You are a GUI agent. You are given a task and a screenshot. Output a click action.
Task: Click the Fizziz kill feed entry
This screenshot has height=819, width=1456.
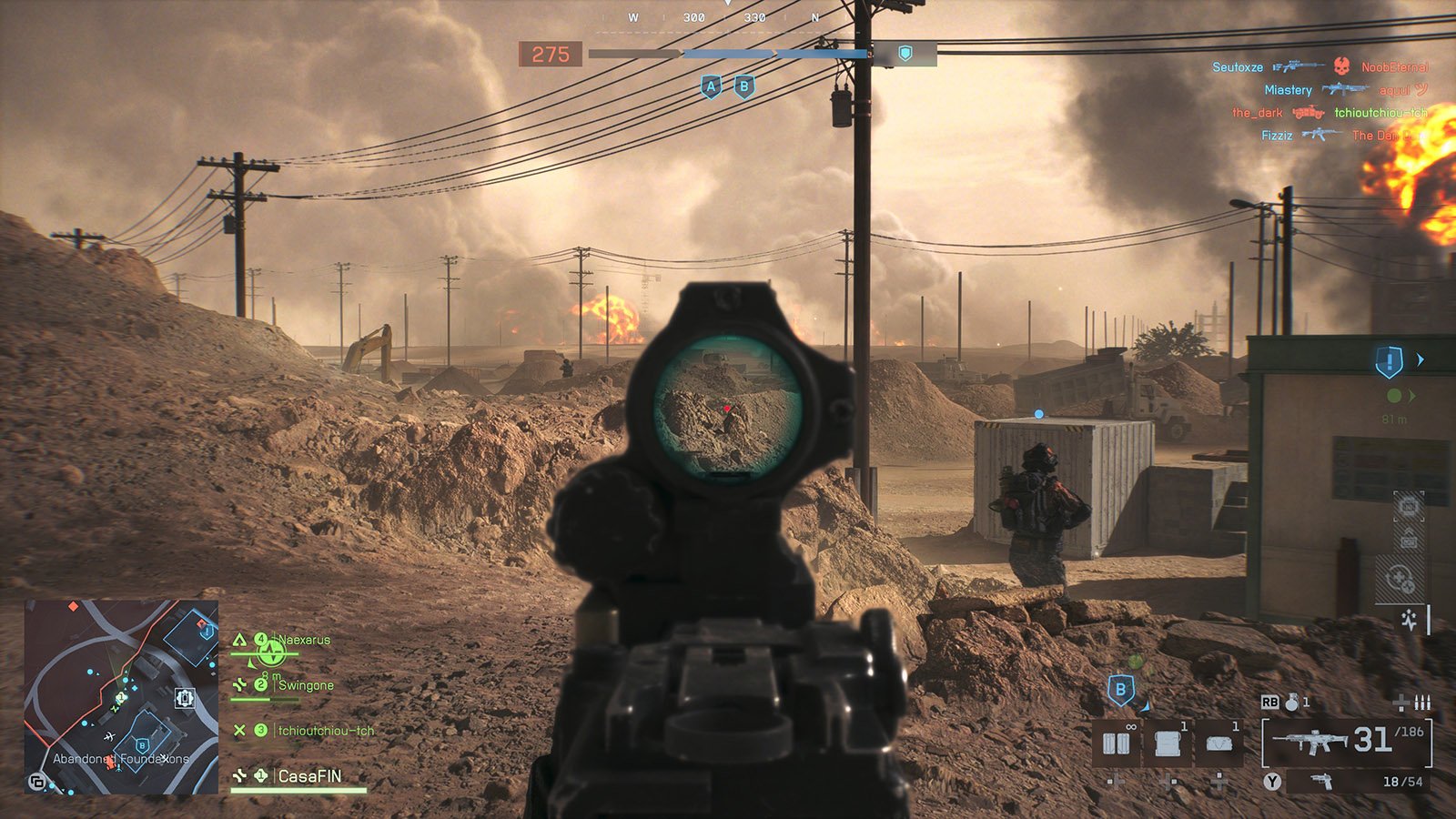click(x=1277, y=136)
